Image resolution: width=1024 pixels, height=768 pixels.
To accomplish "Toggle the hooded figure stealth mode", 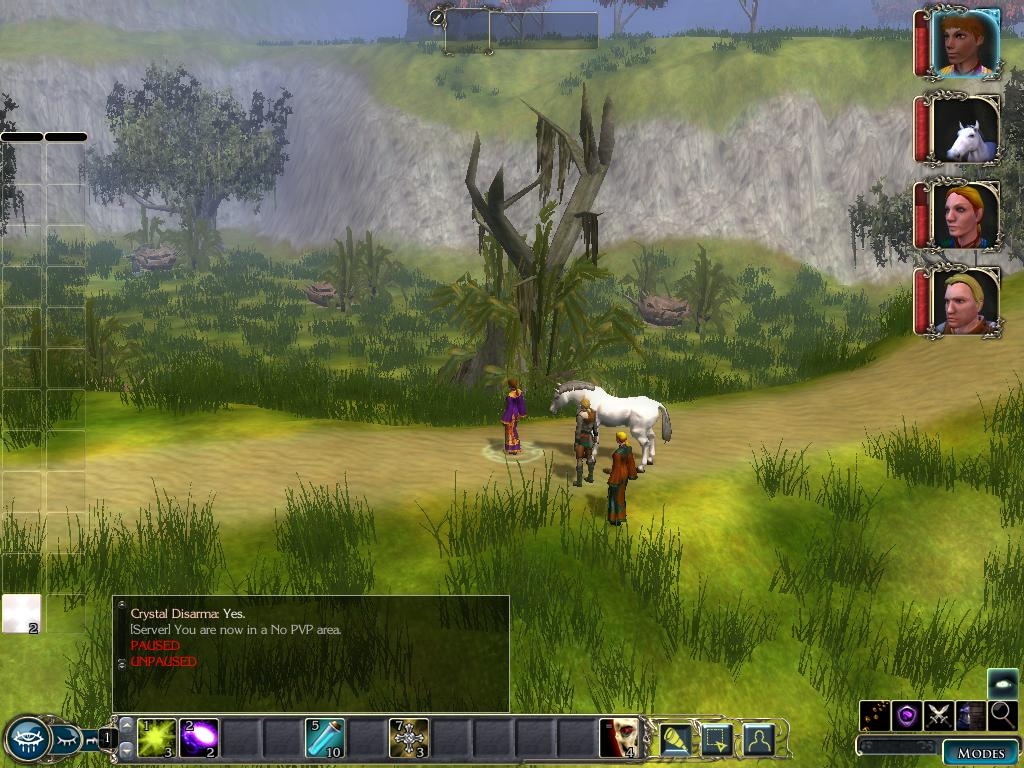I will [x=970, y=715].
